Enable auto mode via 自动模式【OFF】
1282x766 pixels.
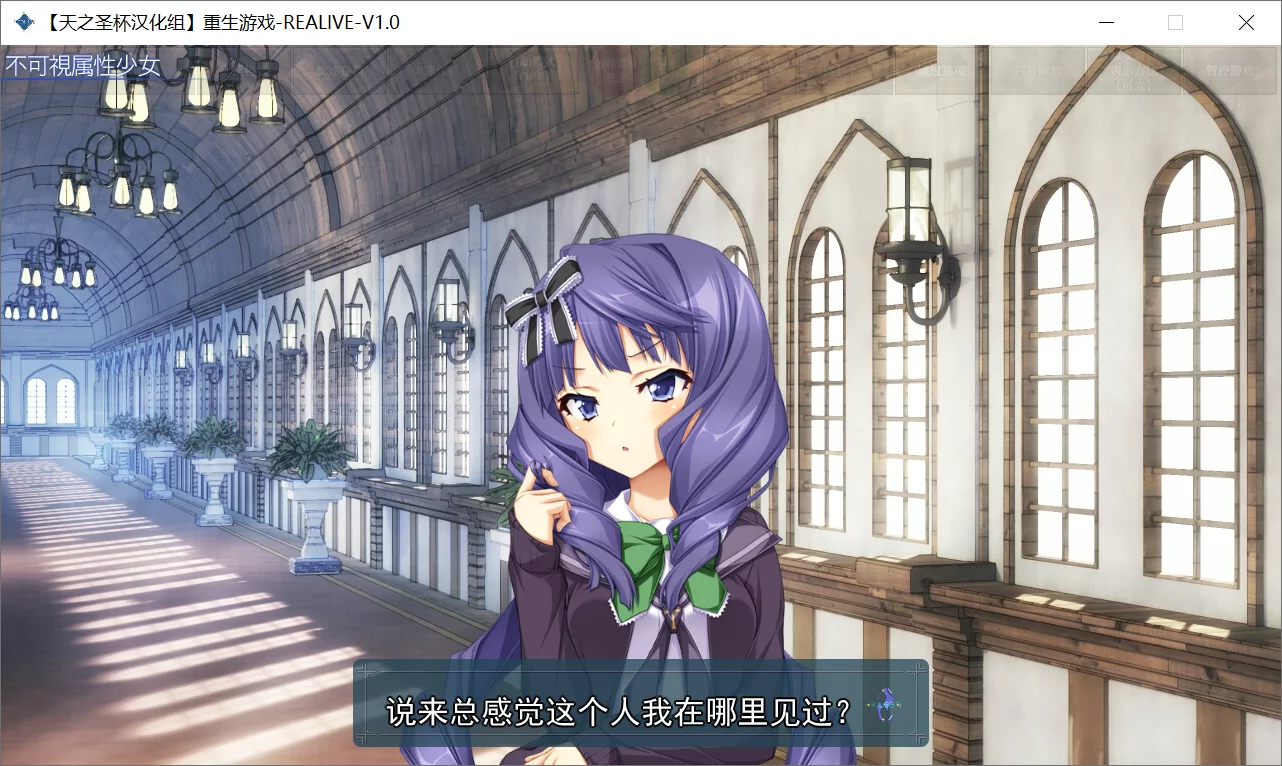532,70
